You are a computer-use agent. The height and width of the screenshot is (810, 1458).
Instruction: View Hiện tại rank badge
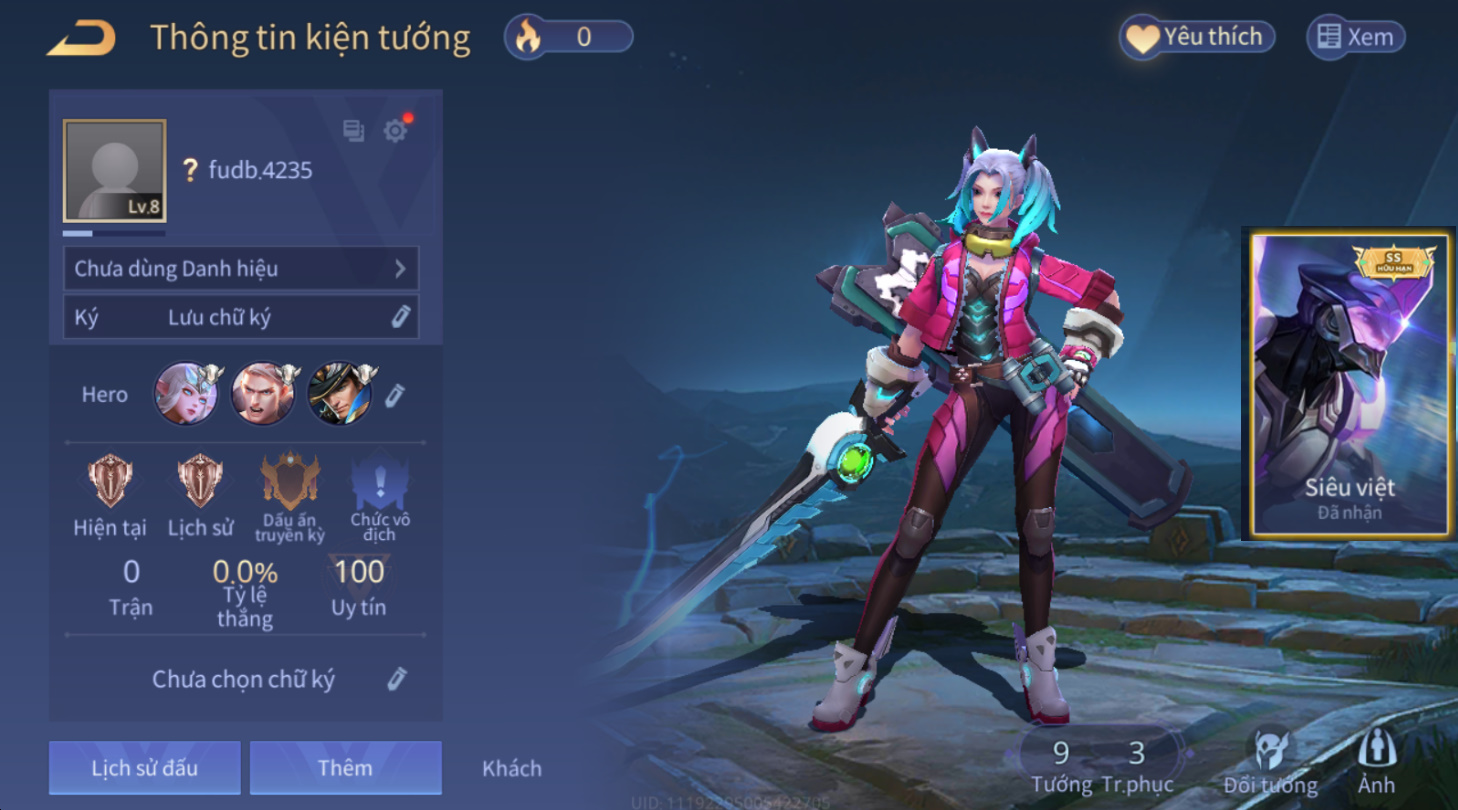click(x=110, y=482)
